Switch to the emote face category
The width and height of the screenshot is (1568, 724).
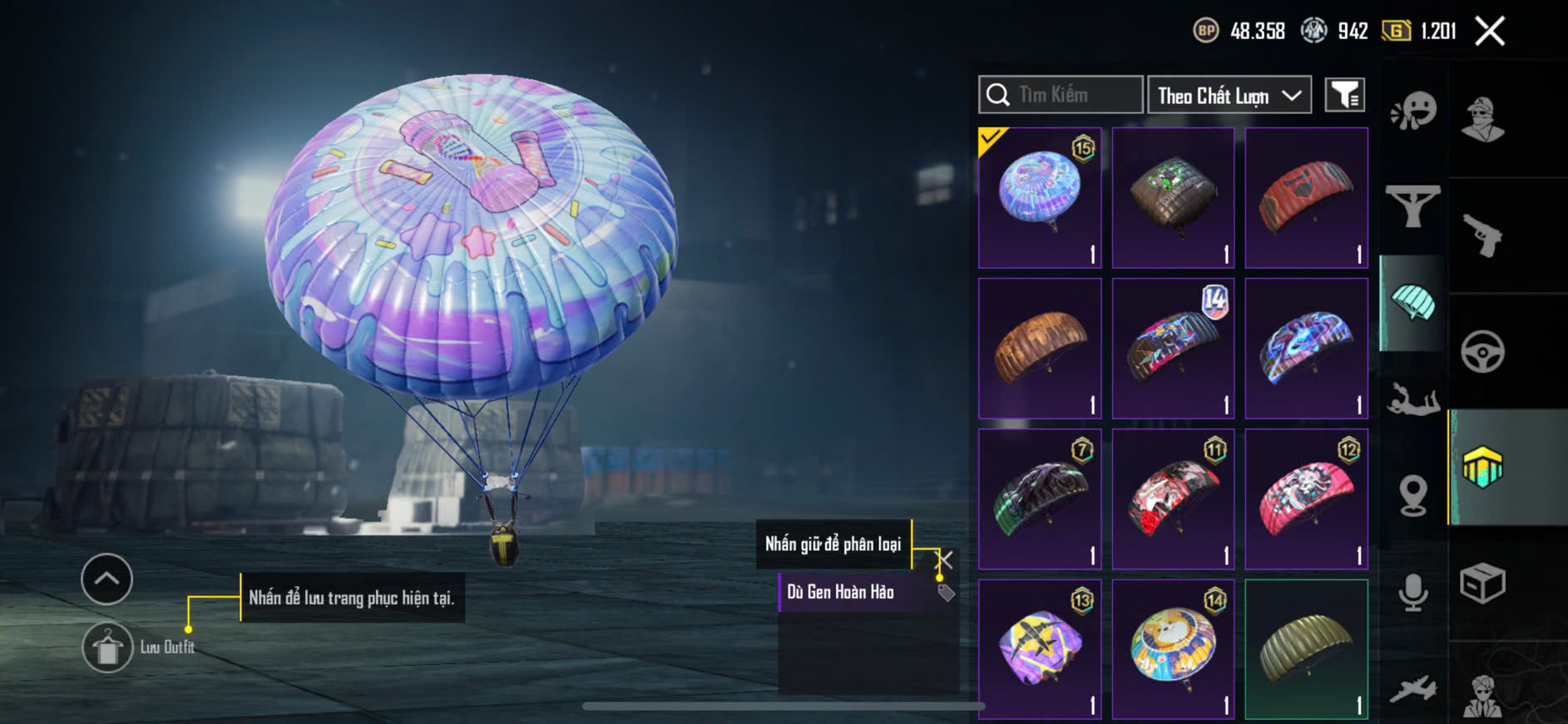tap(1412, 111)
